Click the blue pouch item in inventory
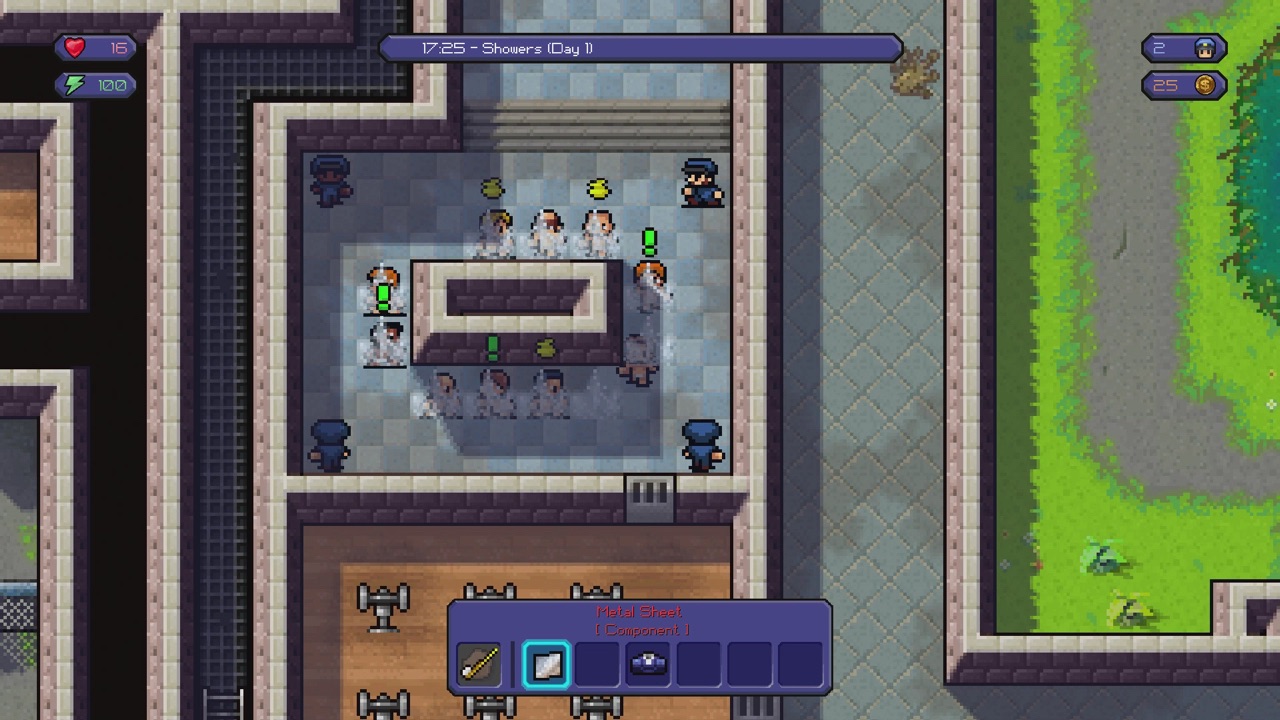Screen dimensions: 1280x720 [x=647, y=664]
